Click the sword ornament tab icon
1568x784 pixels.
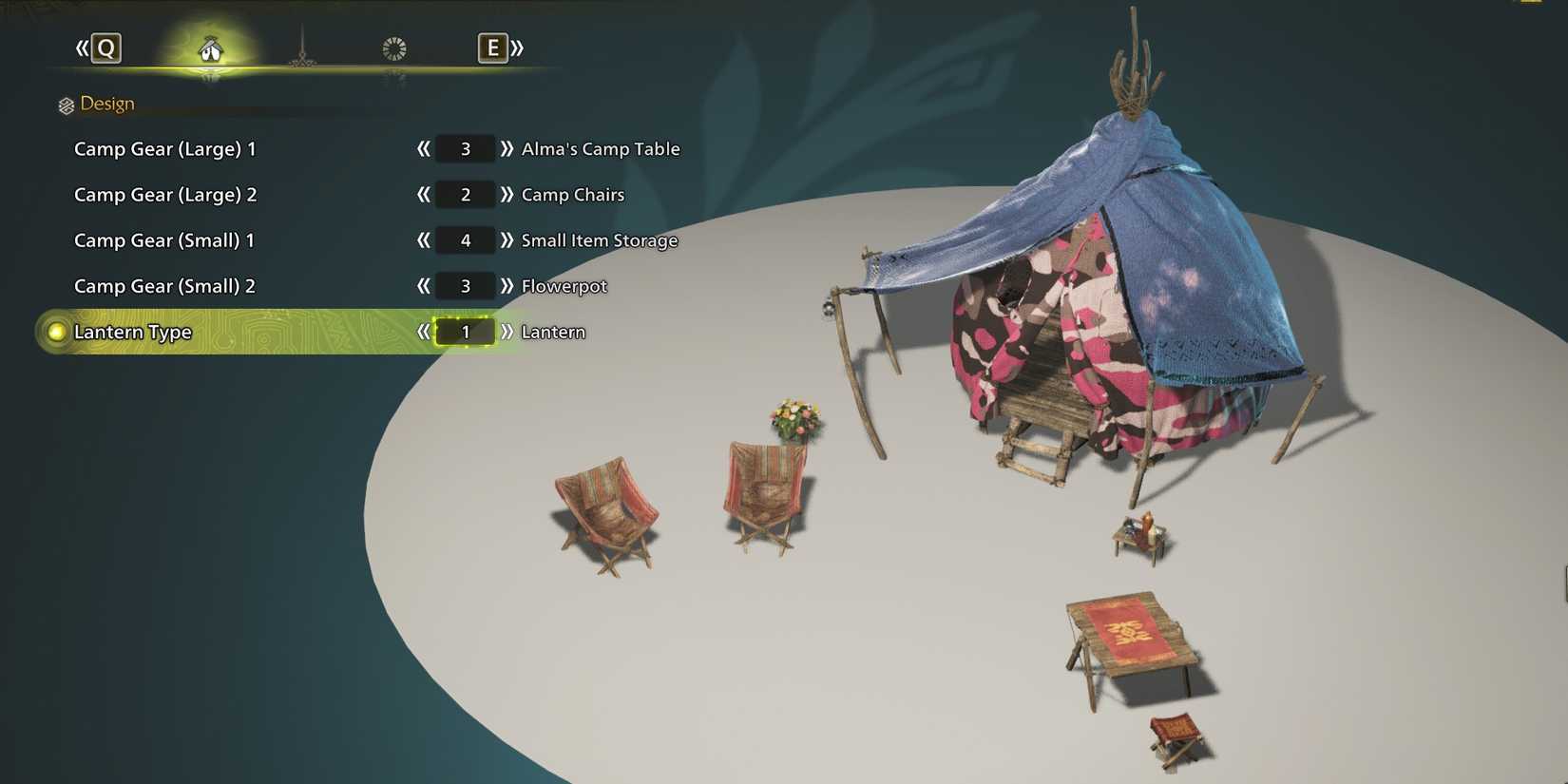click(x=302, y=48)
